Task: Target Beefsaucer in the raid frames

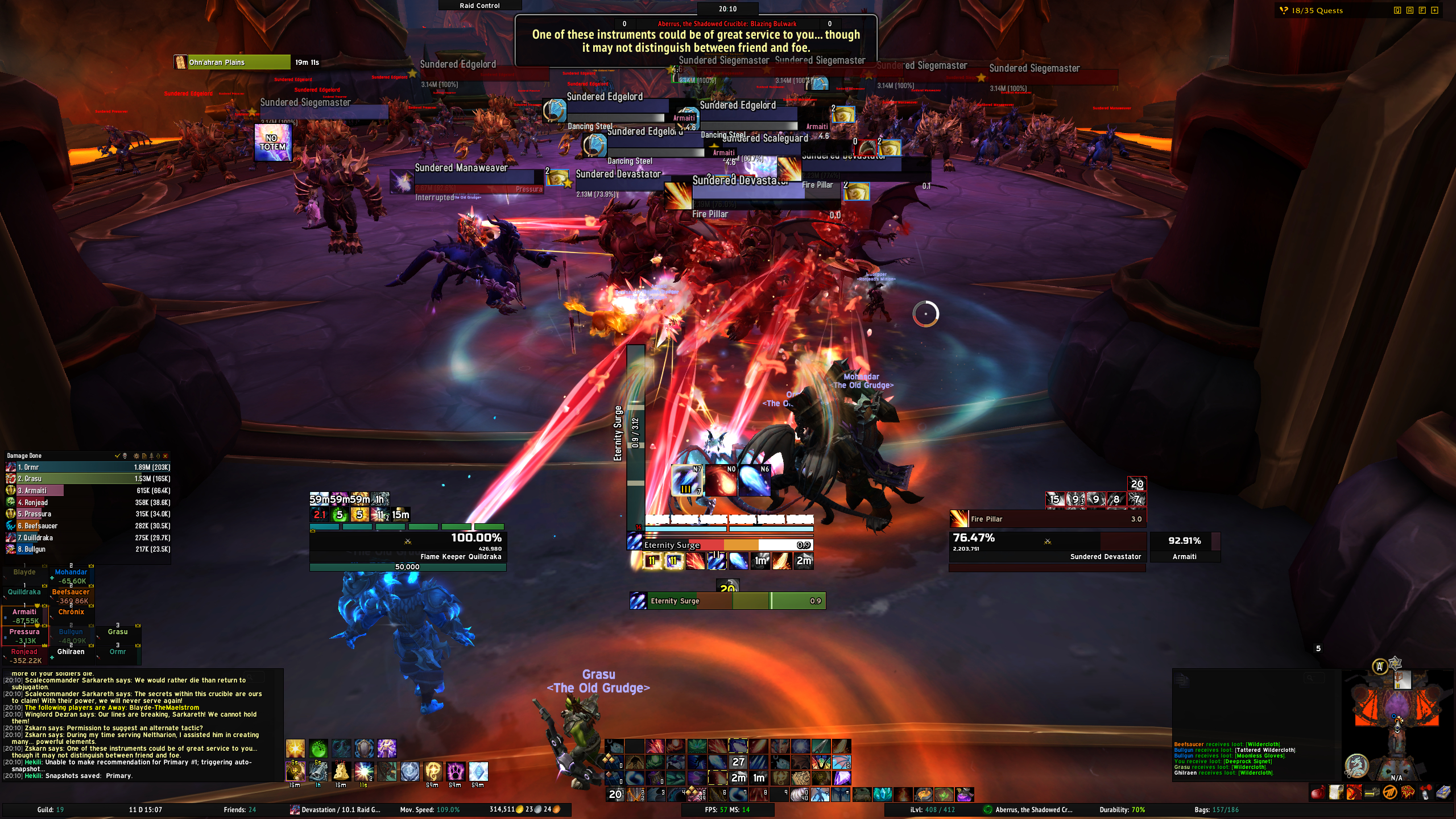Action: pos(71,596)
